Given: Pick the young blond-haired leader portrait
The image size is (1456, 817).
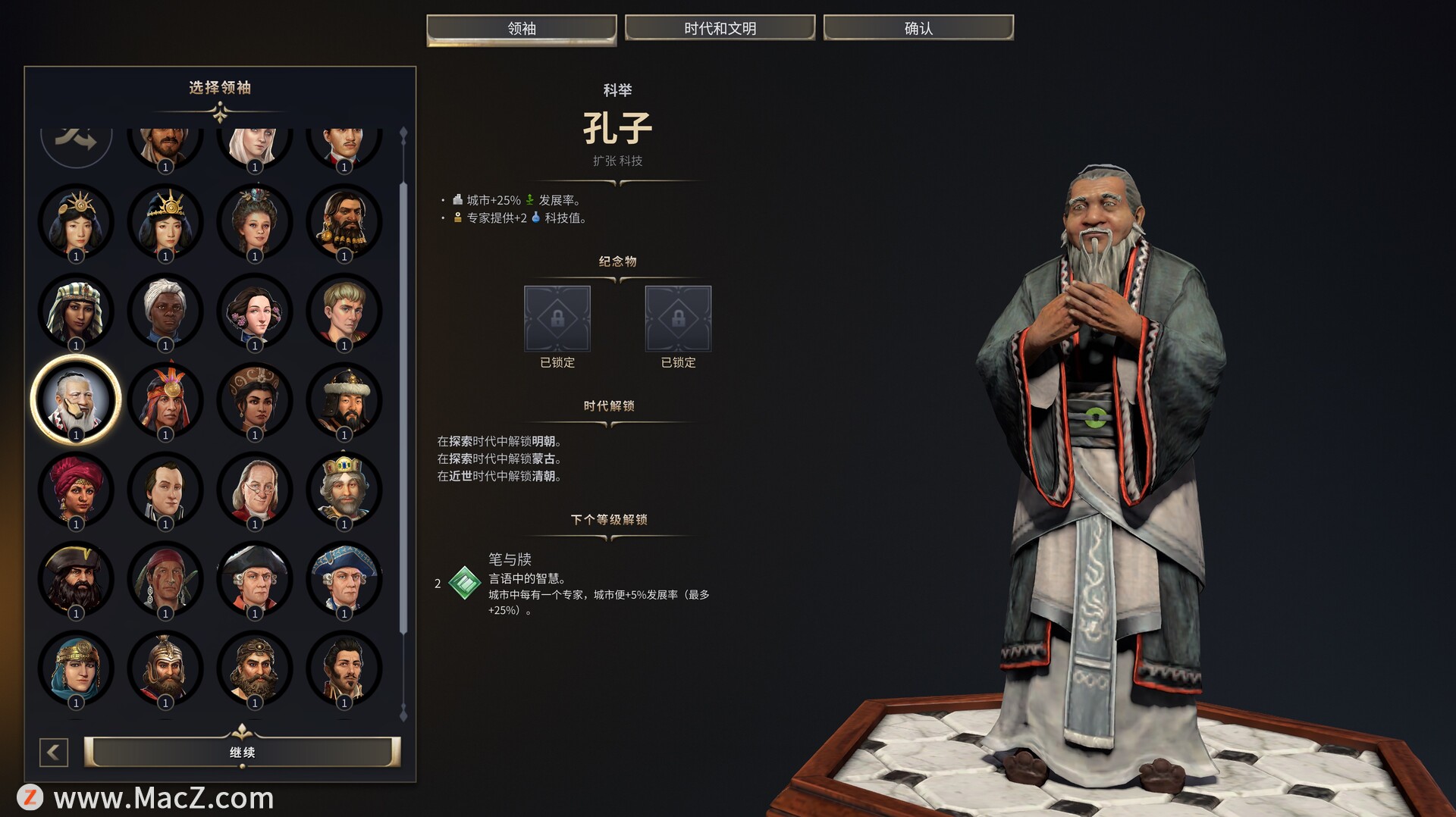Looking at the screenshot, I should pyautogui.click(x=344, y=311).
